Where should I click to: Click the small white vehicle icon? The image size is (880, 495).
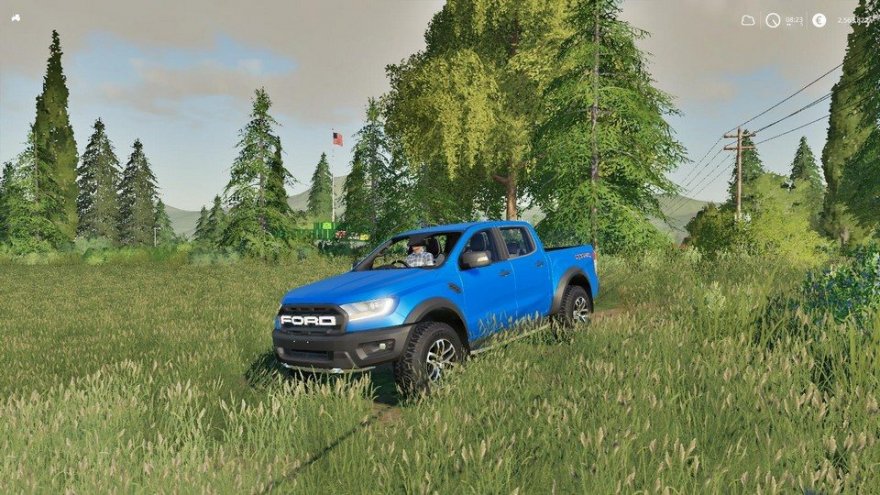(16, 17)
